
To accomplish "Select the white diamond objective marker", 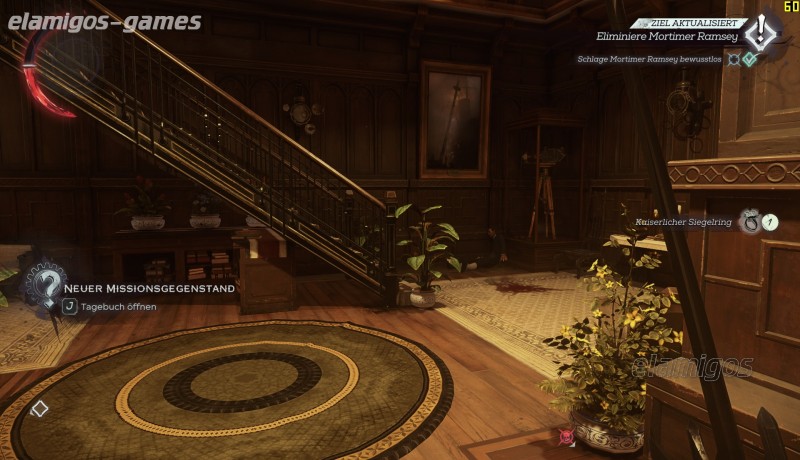I will click(39, 408).
